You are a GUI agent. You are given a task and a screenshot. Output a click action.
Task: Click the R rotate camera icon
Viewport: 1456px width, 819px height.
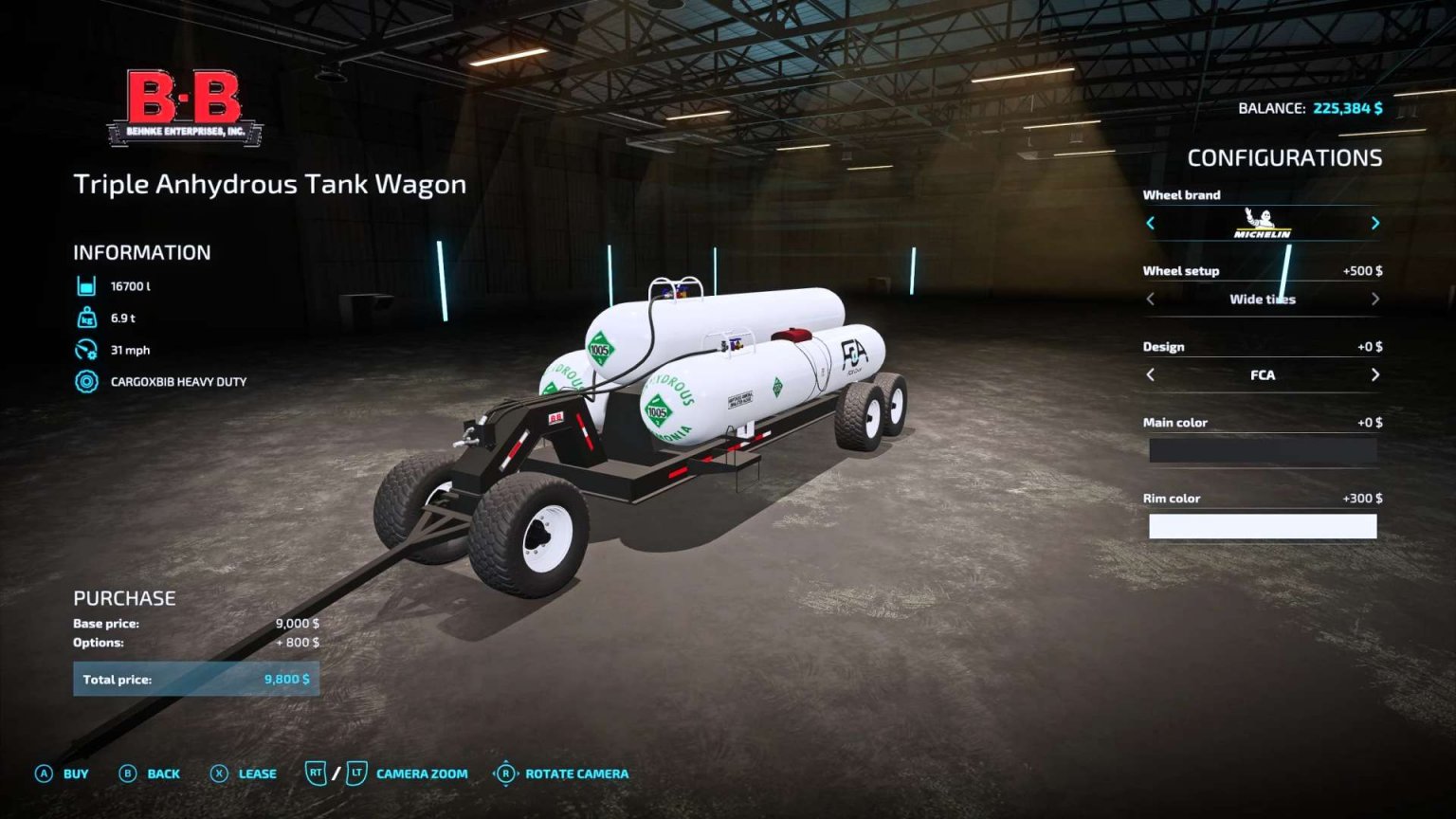point(505,773)
